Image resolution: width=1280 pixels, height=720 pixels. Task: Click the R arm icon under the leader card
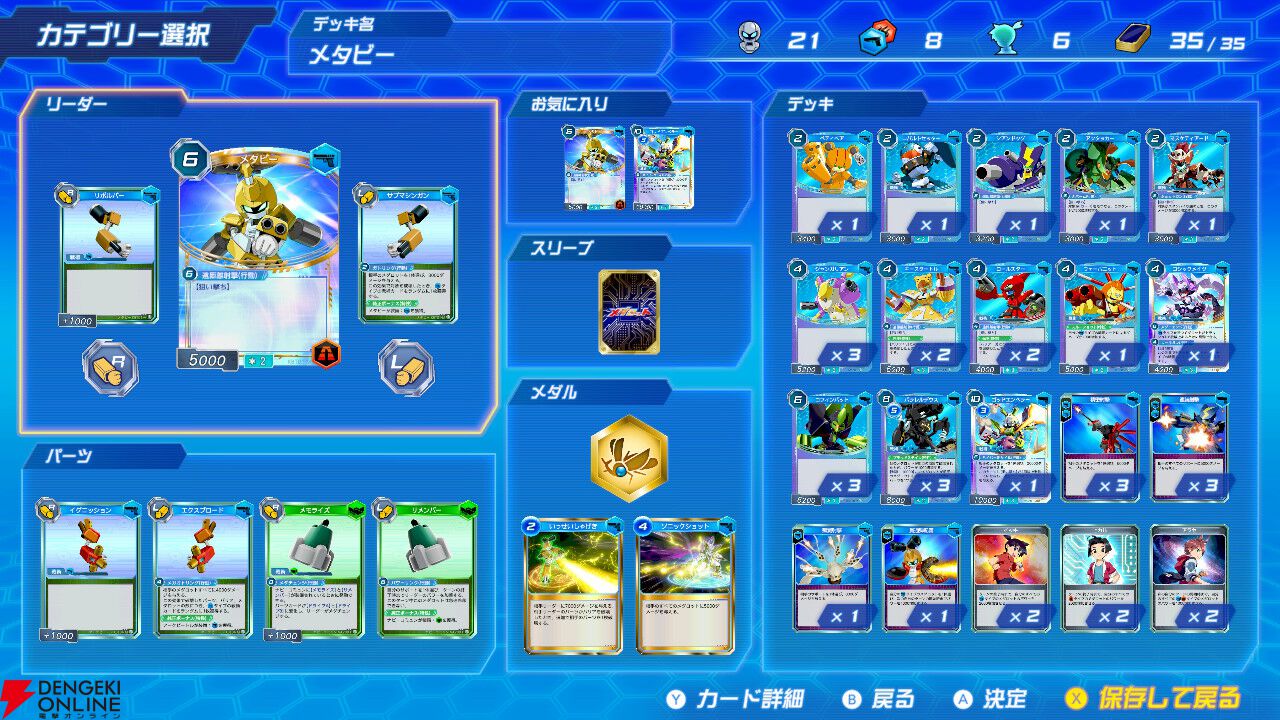(108, 367)
